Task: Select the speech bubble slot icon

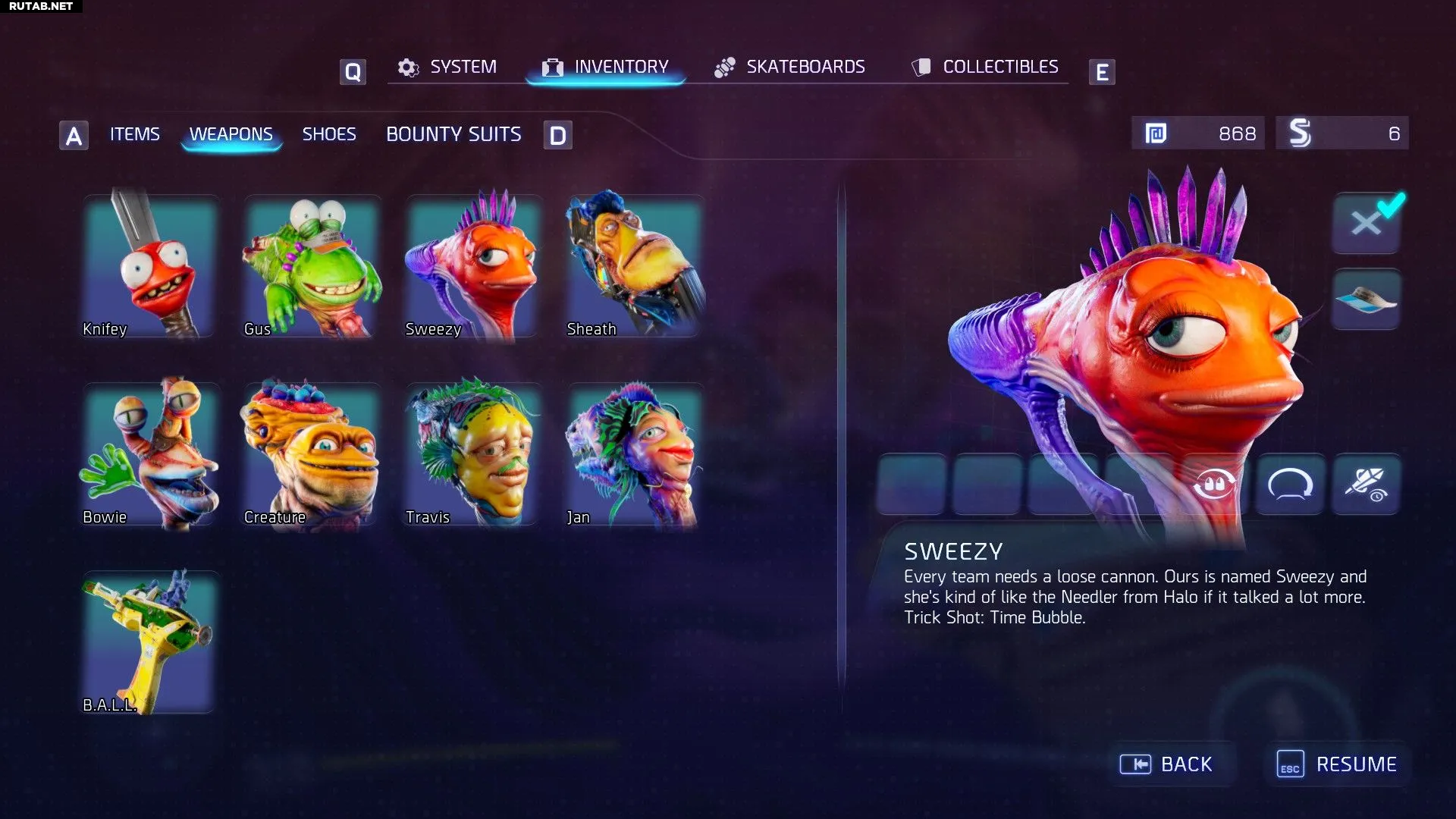Action: (x=1290, y=484)
